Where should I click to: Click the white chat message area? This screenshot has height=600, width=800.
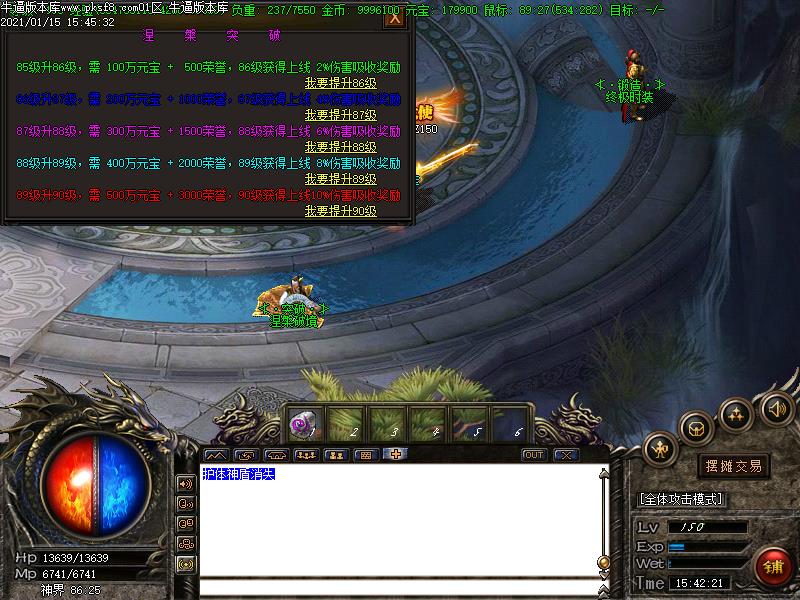coord(400,520)
